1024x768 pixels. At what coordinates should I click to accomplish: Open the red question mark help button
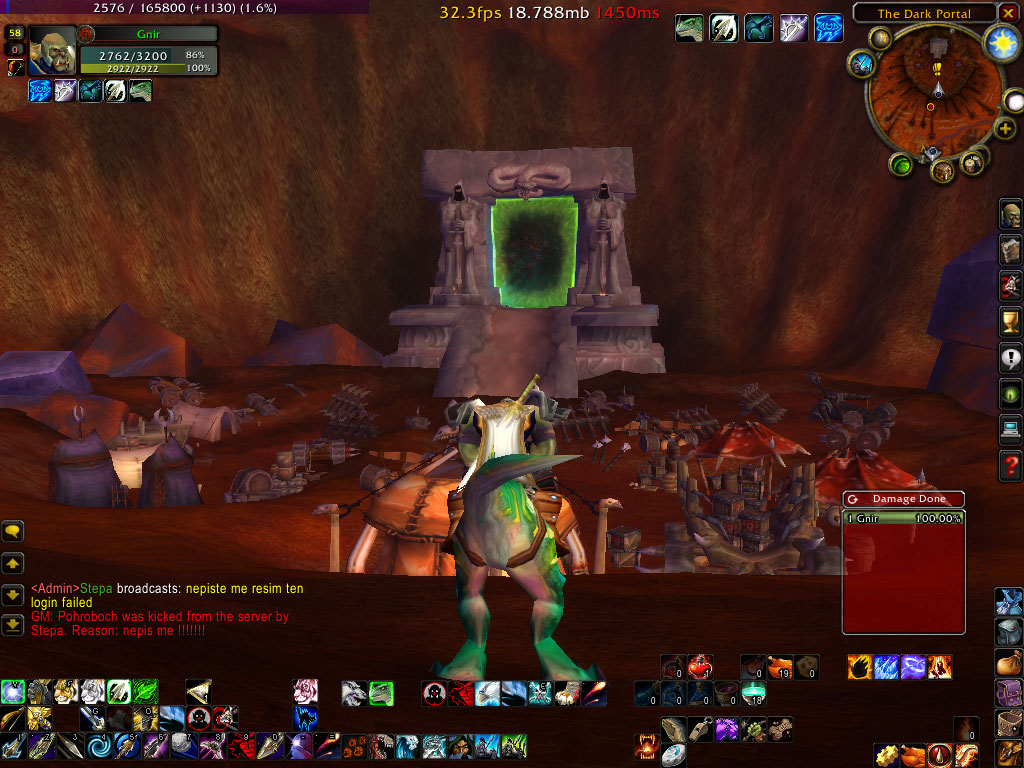(x=1010, y=463)
